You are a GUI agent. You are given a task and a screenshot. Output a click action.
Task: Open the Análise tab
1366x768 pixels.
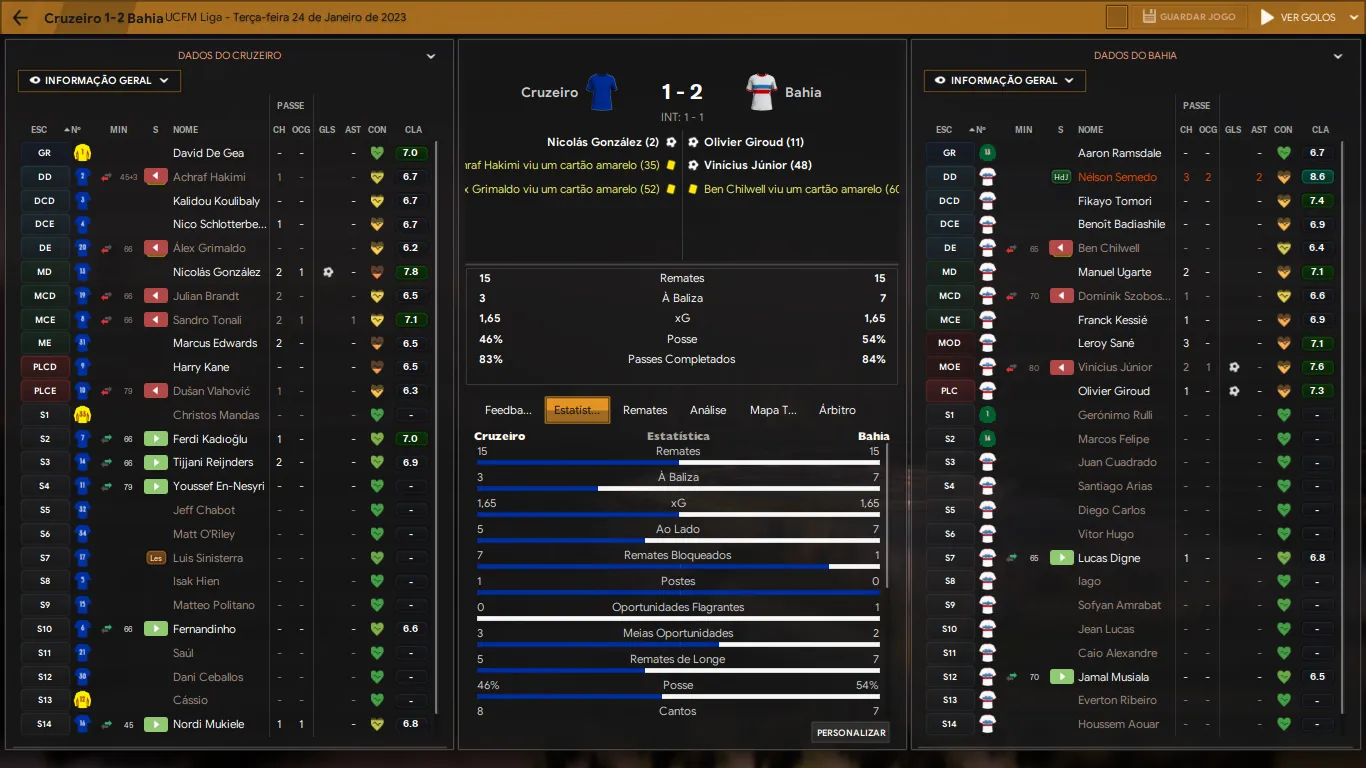click(x=708, y=410)
